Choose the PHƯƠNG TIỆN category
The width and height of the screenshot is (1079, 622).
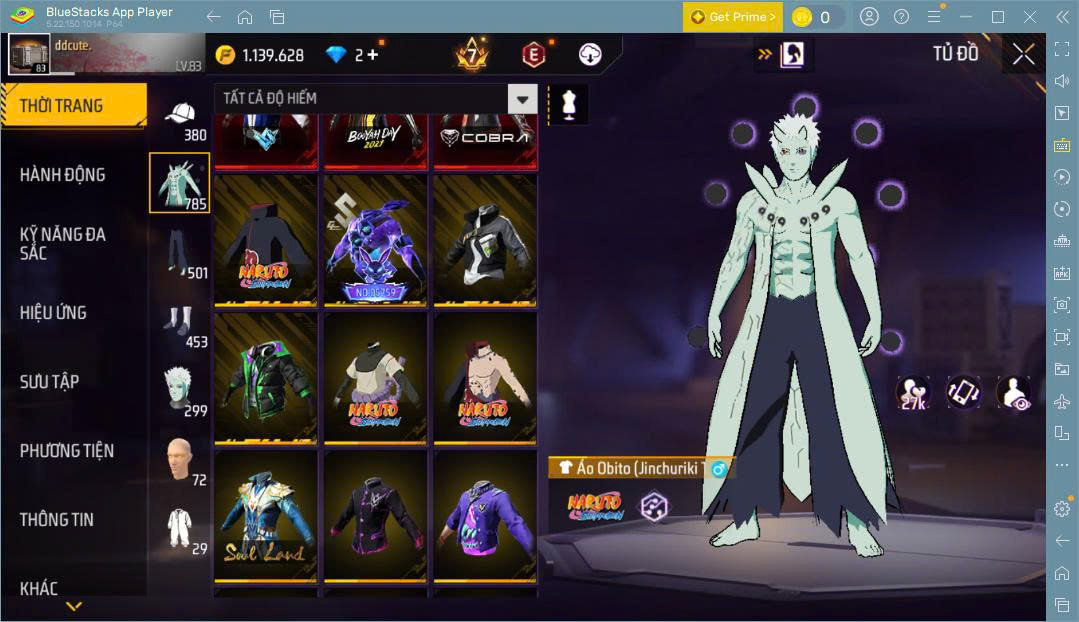tap(67, 451)
